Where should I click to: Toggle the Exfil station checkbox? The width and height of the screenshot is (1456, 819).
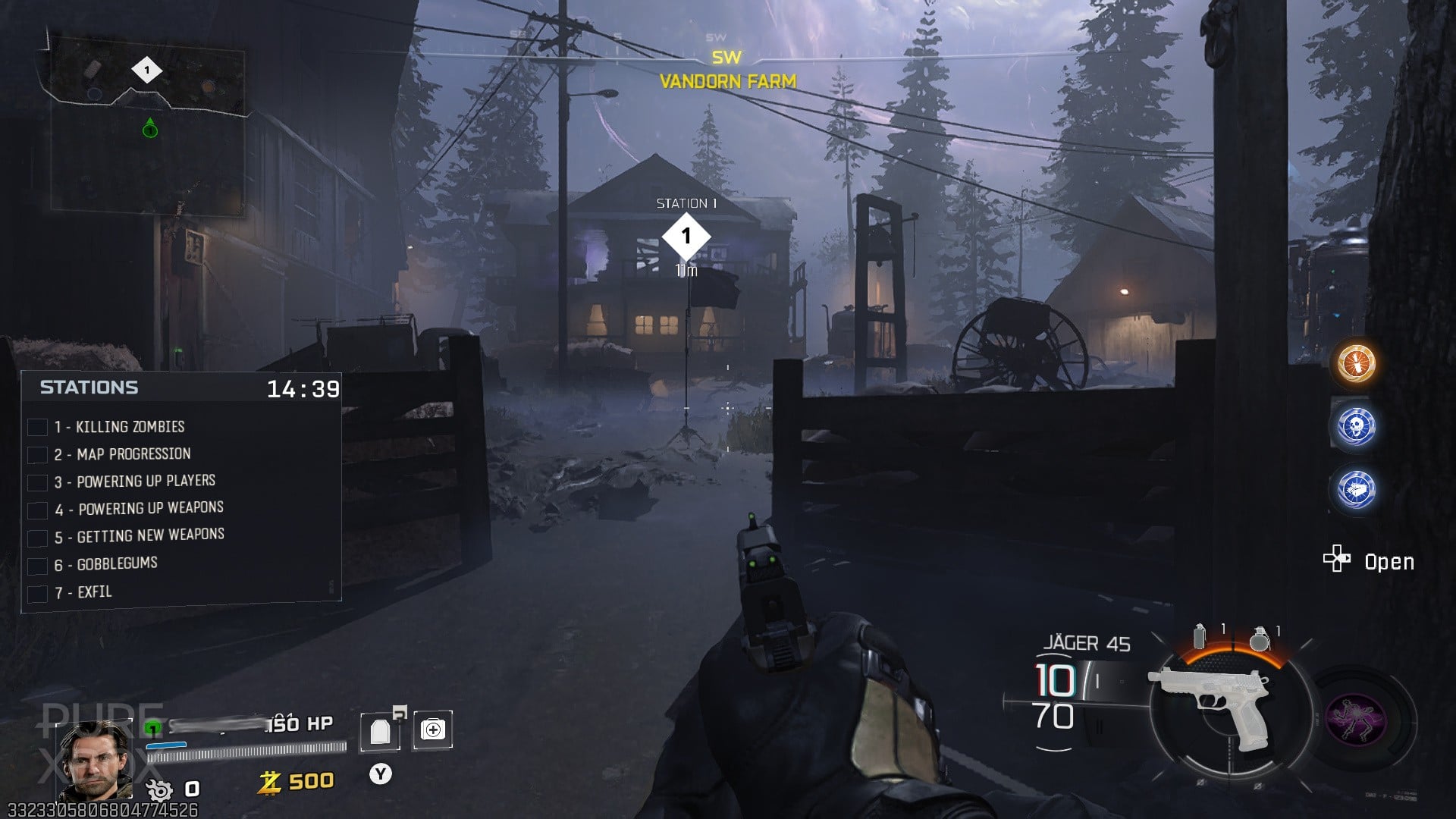tap(38, 593)
